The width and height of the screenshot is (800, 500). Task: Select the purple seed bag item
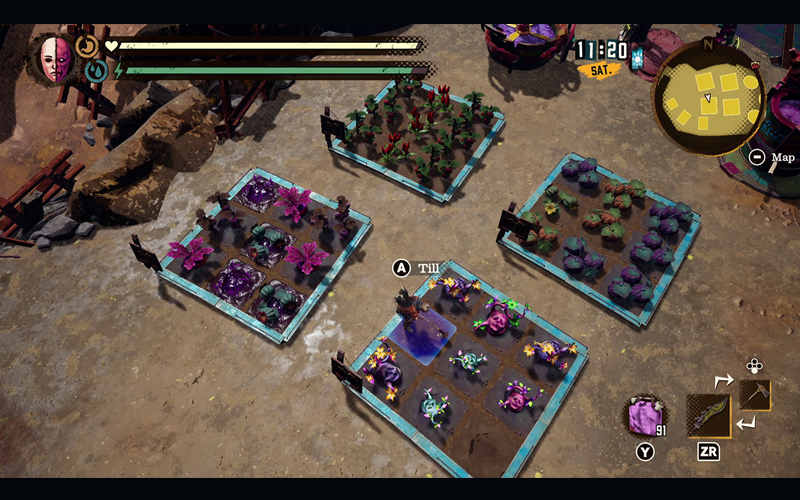coord(645,416)
